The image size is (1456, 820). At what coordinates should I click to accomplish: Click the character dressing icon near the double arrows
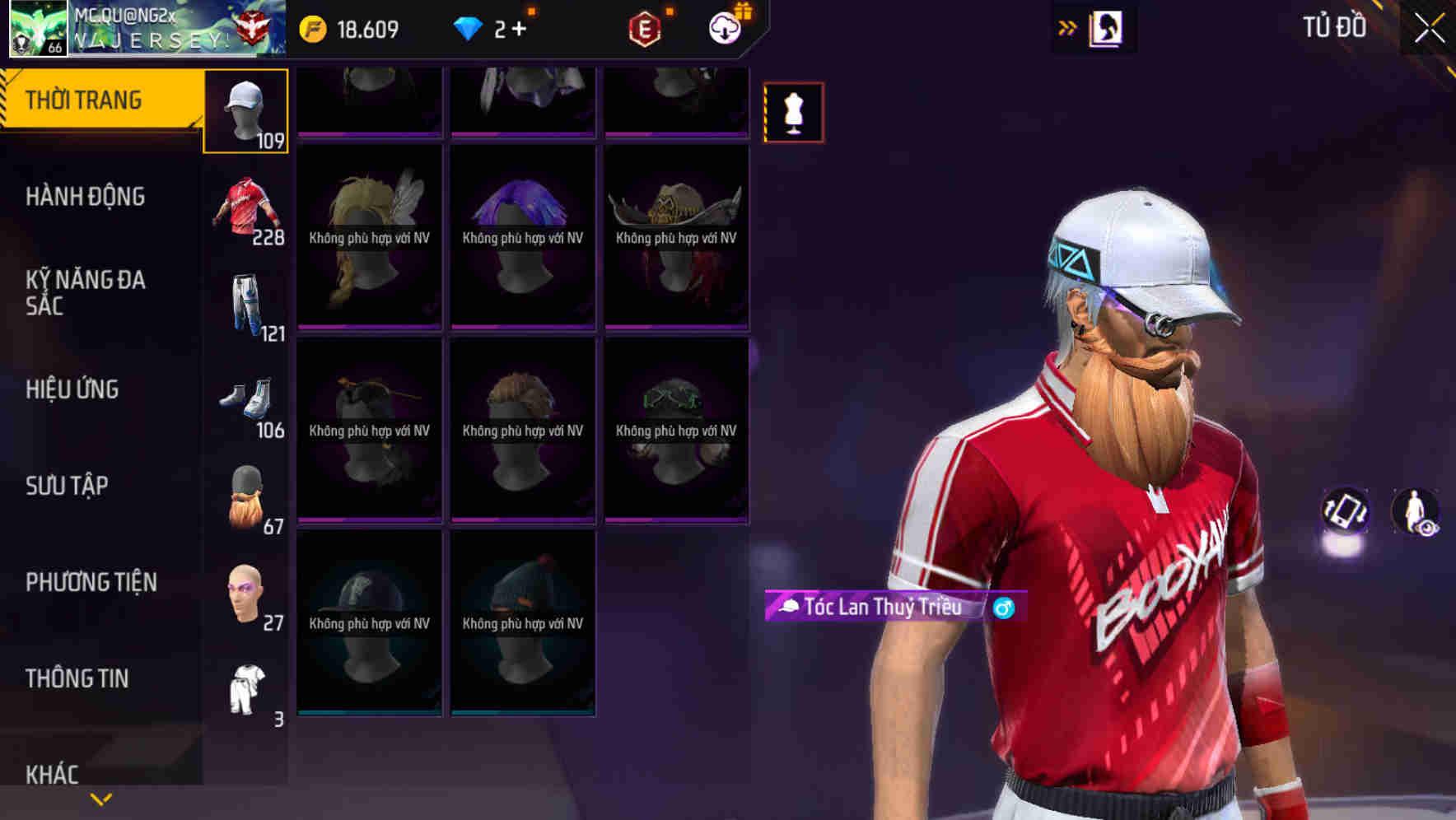tap(1108, 27)
